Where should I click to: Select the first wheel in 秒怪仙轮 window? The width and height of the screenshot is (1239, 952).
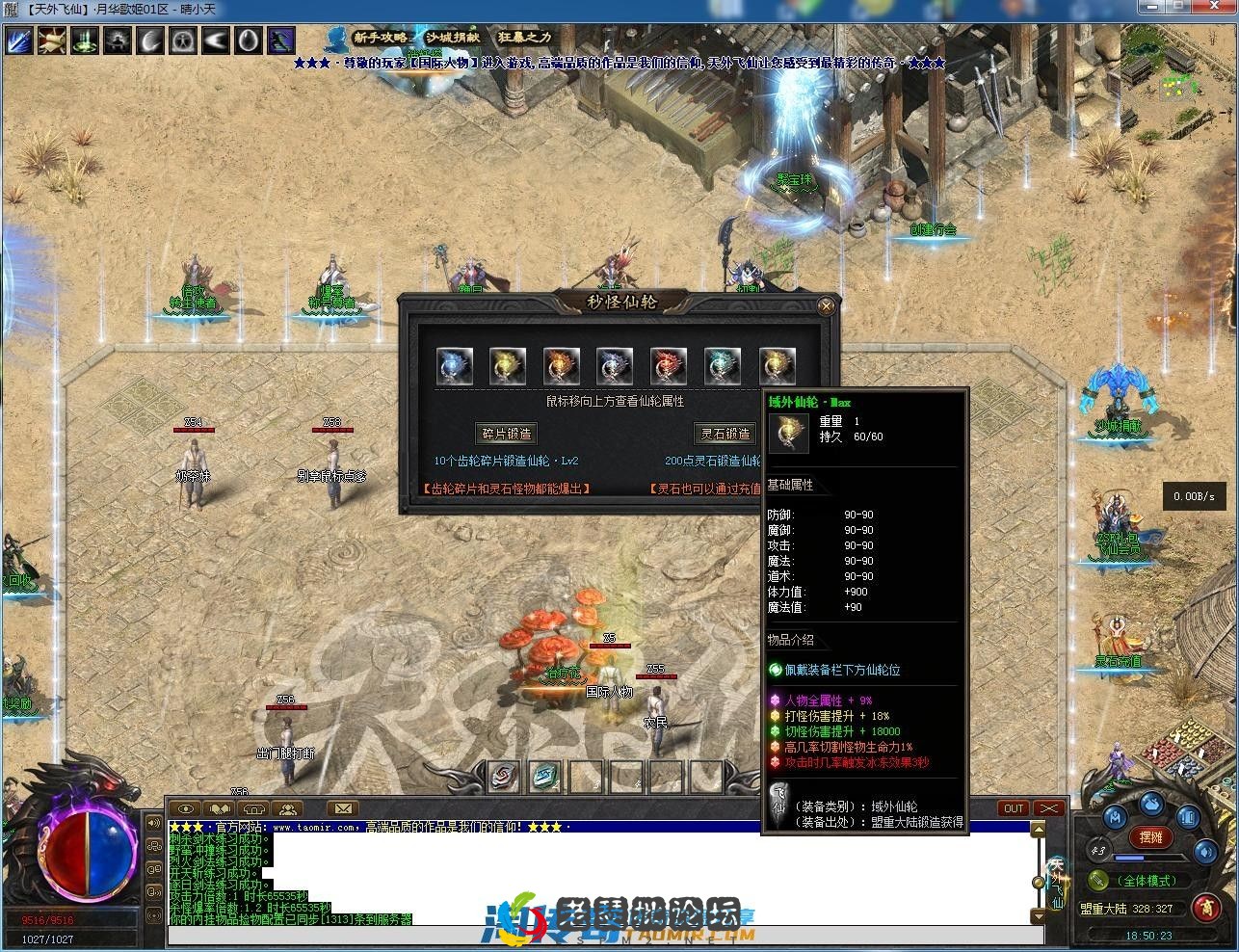point(454,364)
